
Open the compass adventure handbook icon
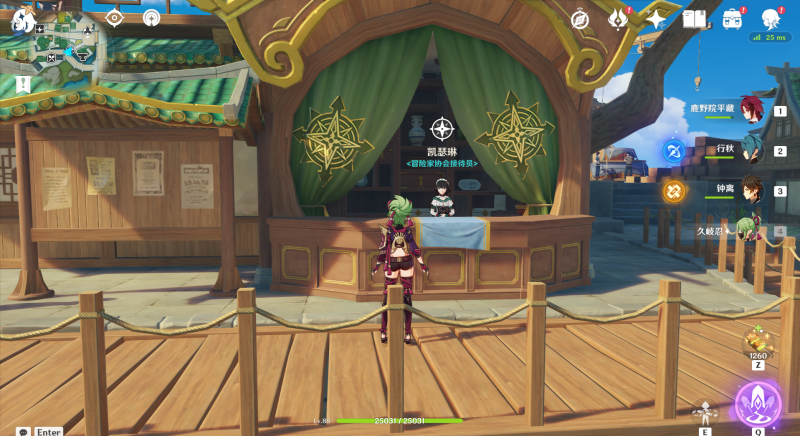[x=580, y=19]
